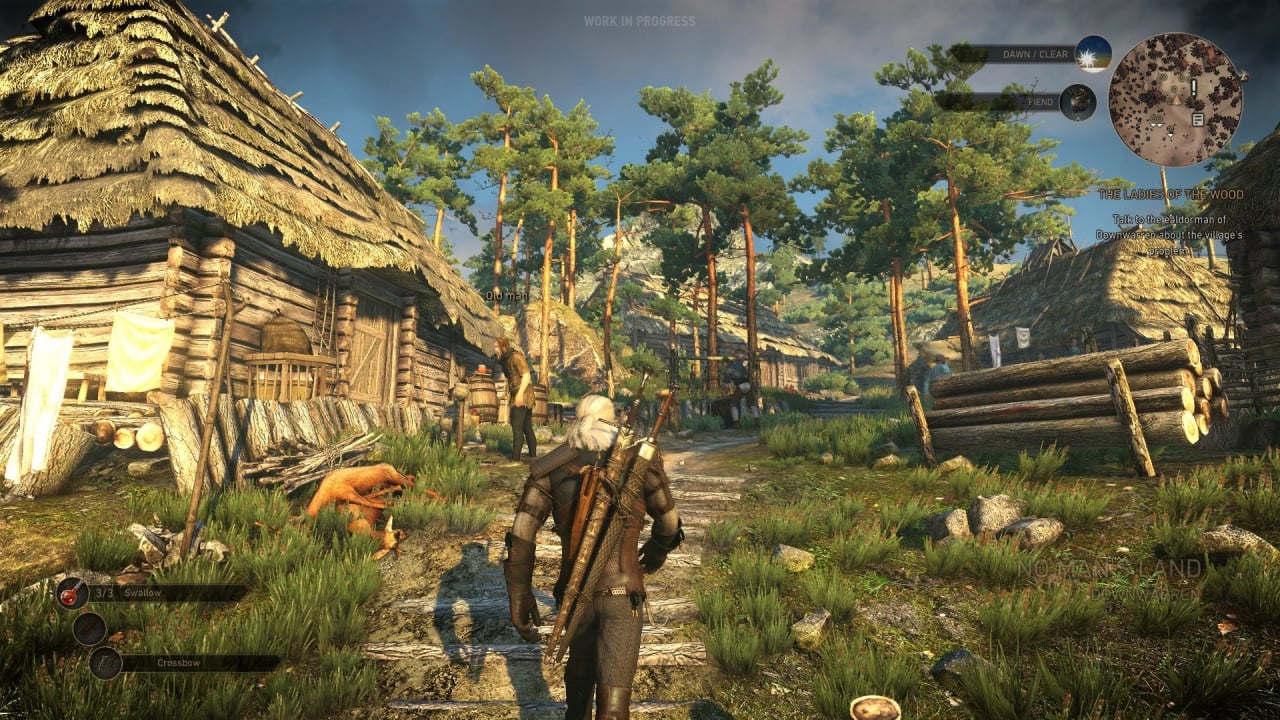1280x720 pixels.
Task: Select the Crossbow quick slot
Action: click(x=105, y=662)
